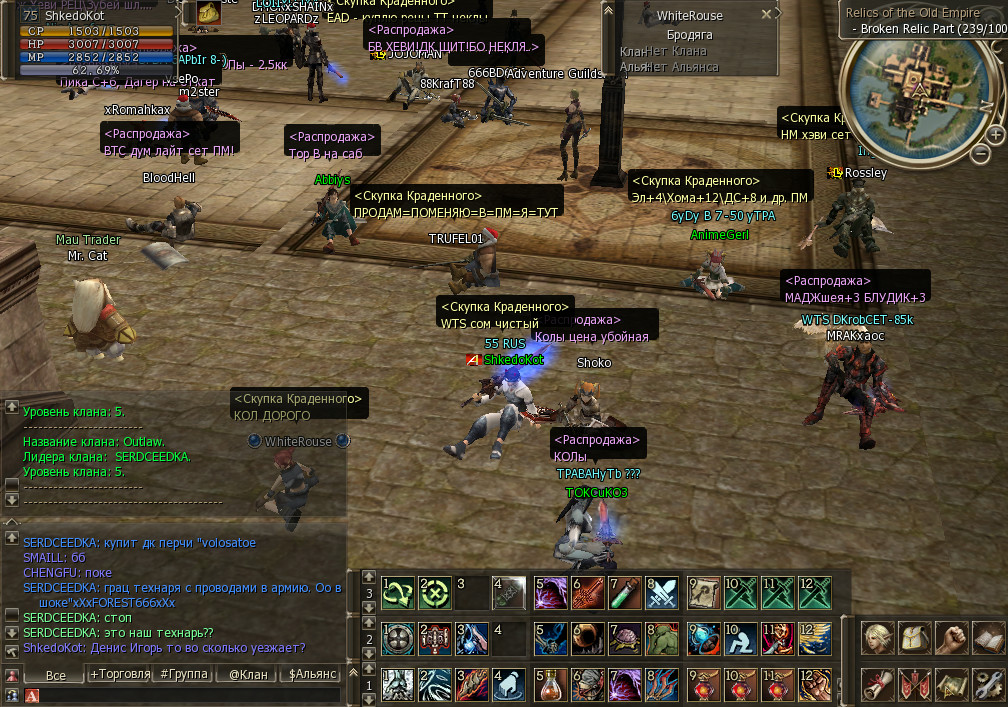Open the skills book icon
The image size is (1008, 707).
click(988, 638)
